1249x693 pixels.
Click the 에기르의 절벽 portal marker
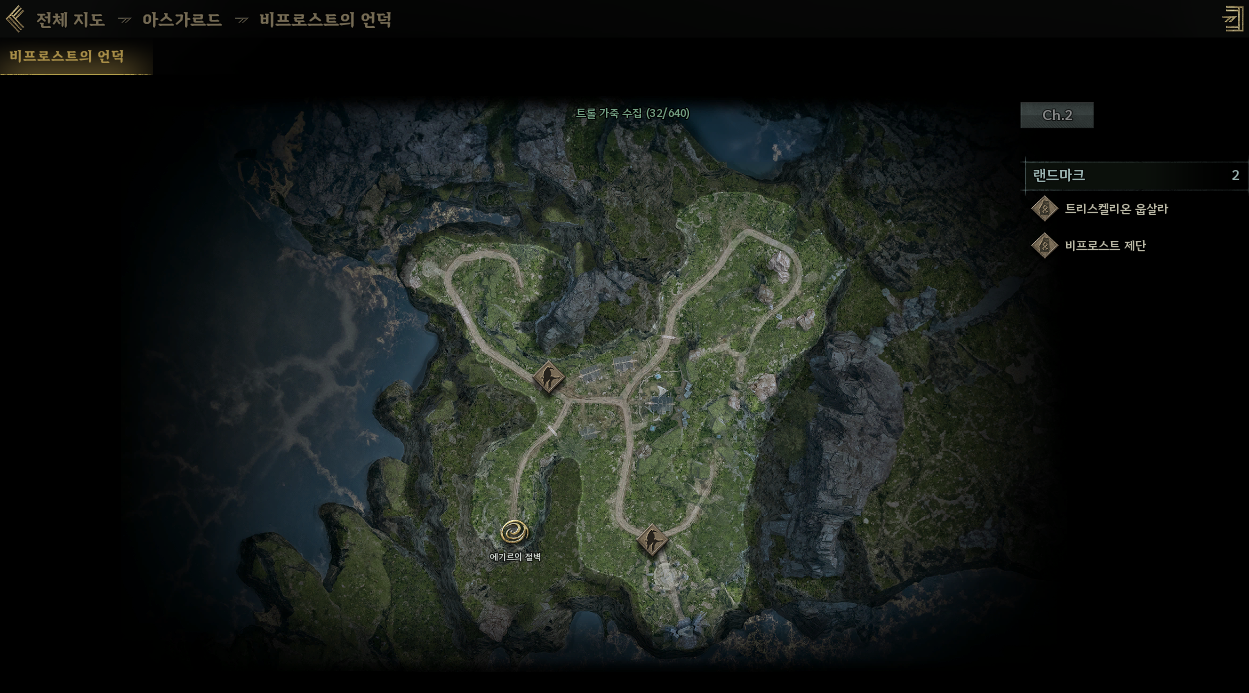click(514, 532)
